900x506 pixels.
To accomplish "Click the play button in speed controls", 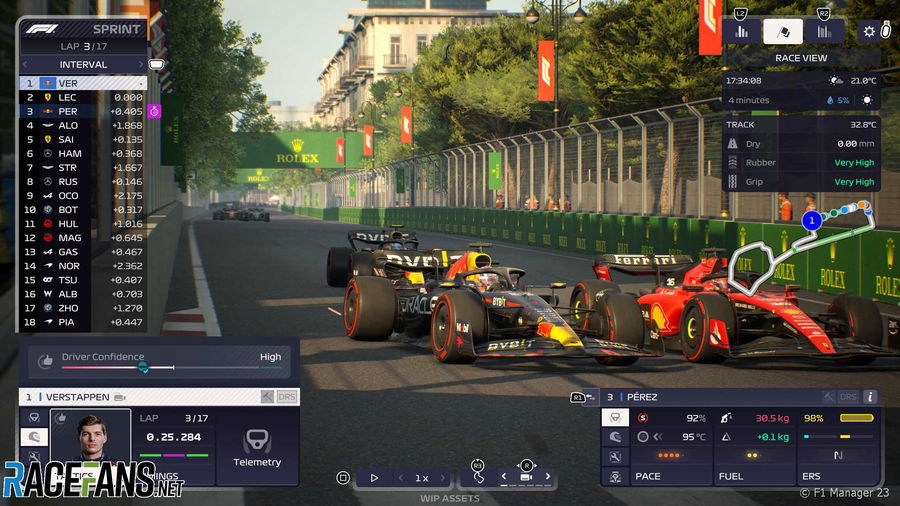I will click(374, 478).
